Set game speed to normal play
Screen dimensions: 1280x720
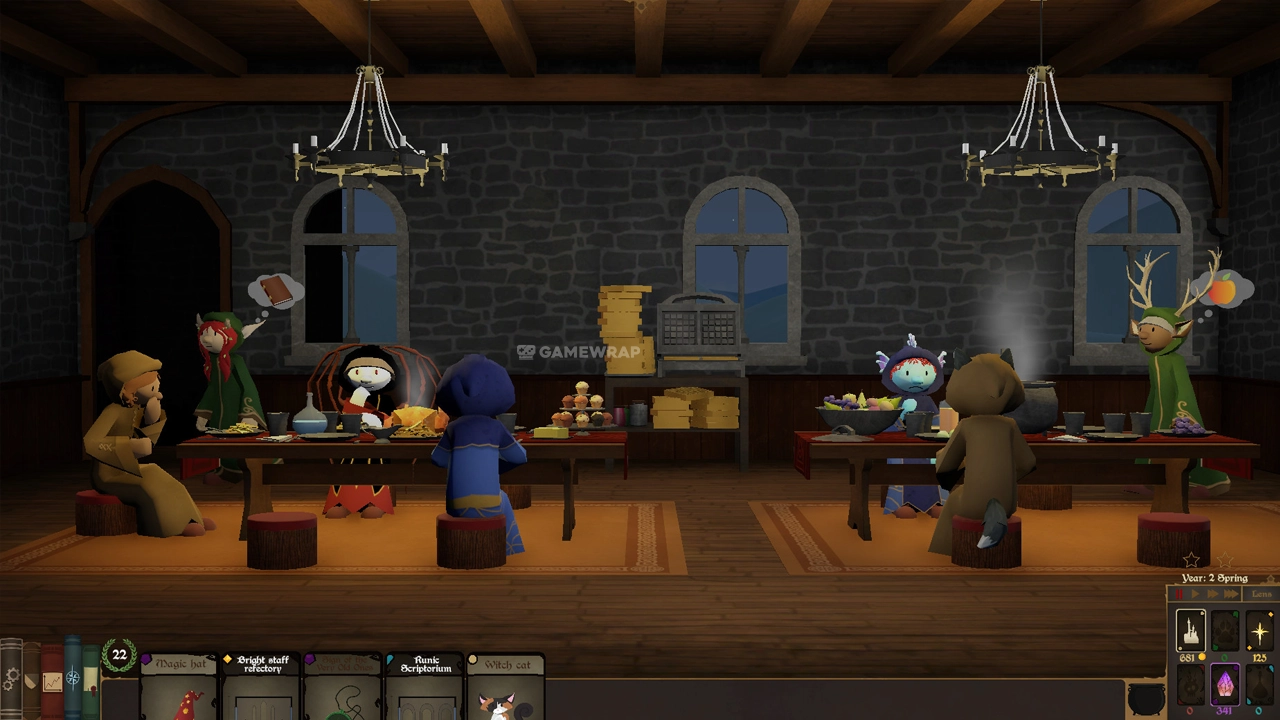coord(1194,595)
